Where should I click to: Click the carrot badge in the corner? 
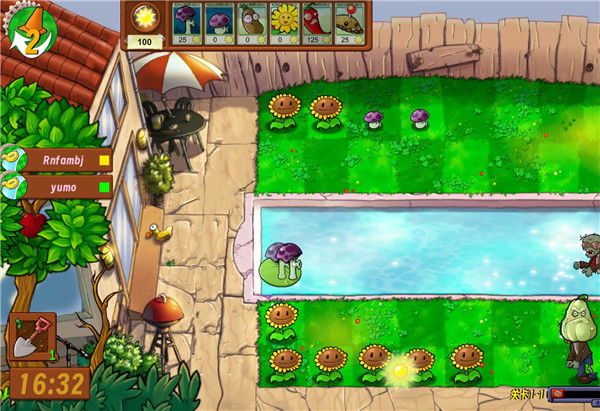pyautogui.click(x=28, y=30)
